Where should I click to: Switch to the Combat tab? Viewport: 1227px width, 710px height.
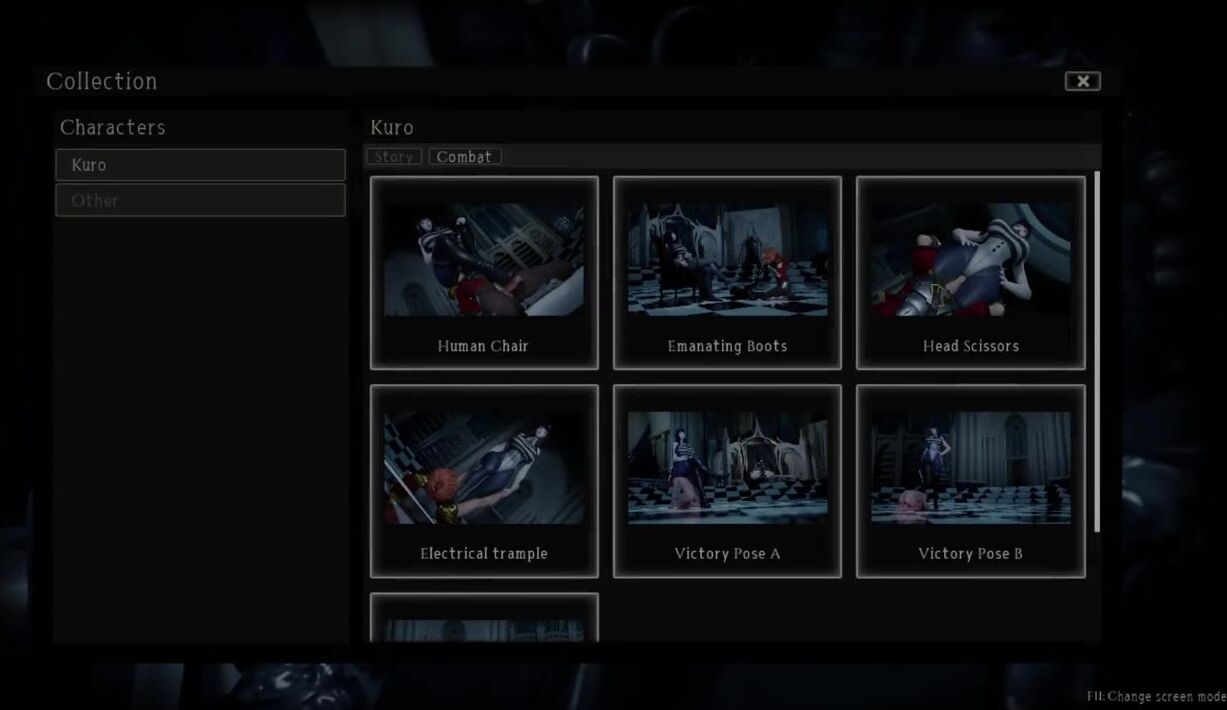click(464, 157)
